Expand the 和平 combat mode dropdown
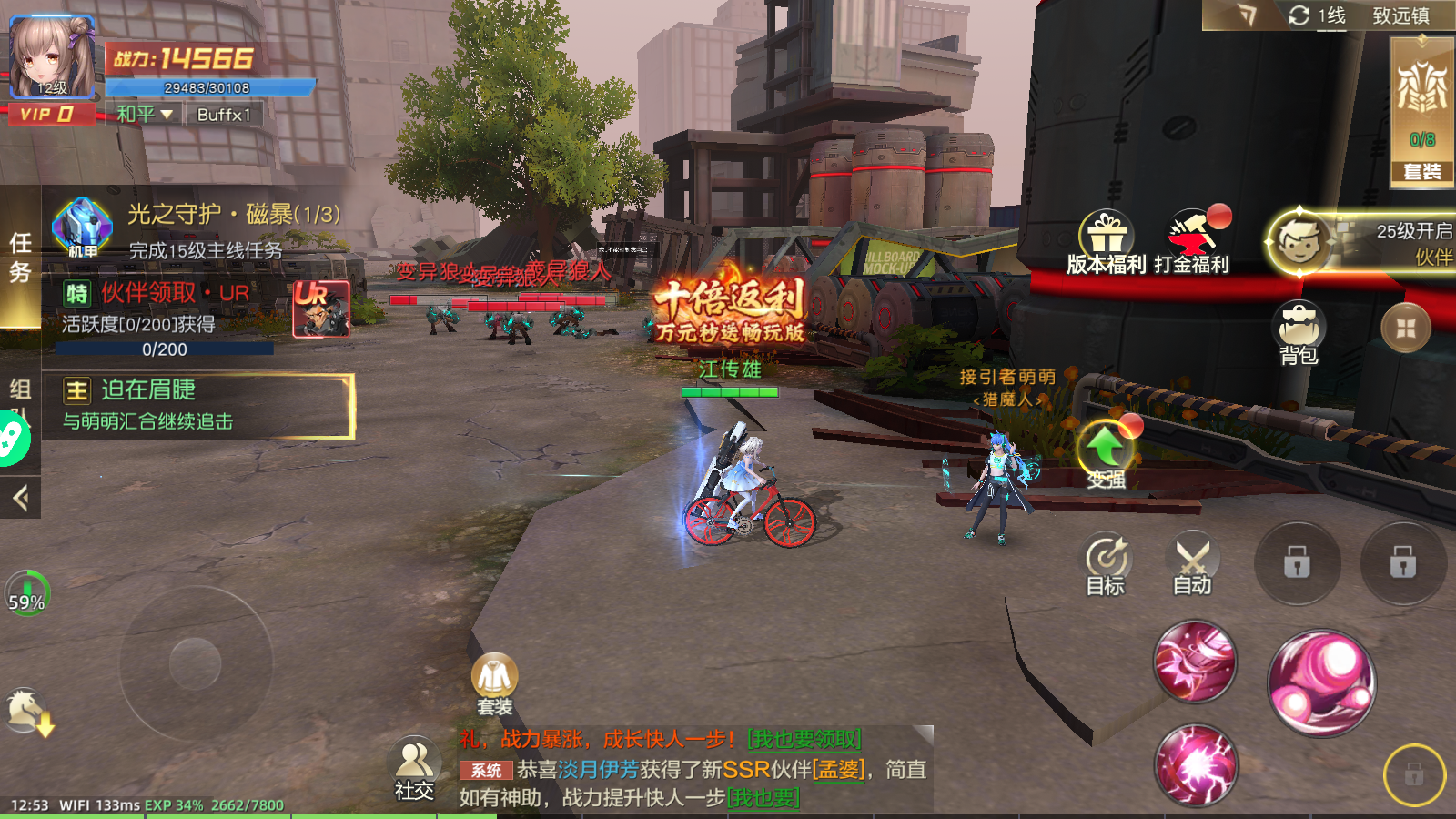The height and width of the screenshot is (819, 1456). 145,115
